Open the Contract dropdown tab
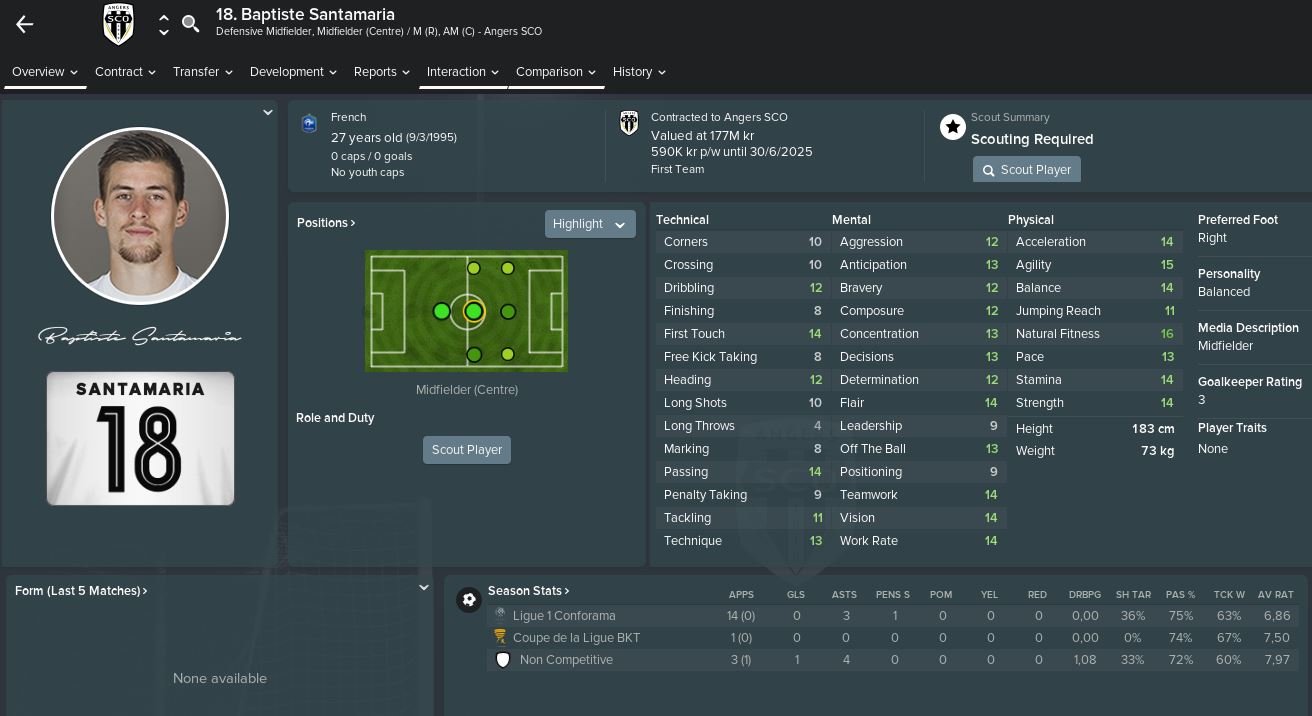This screenshot has width=1312, height=716. [125, 72]
